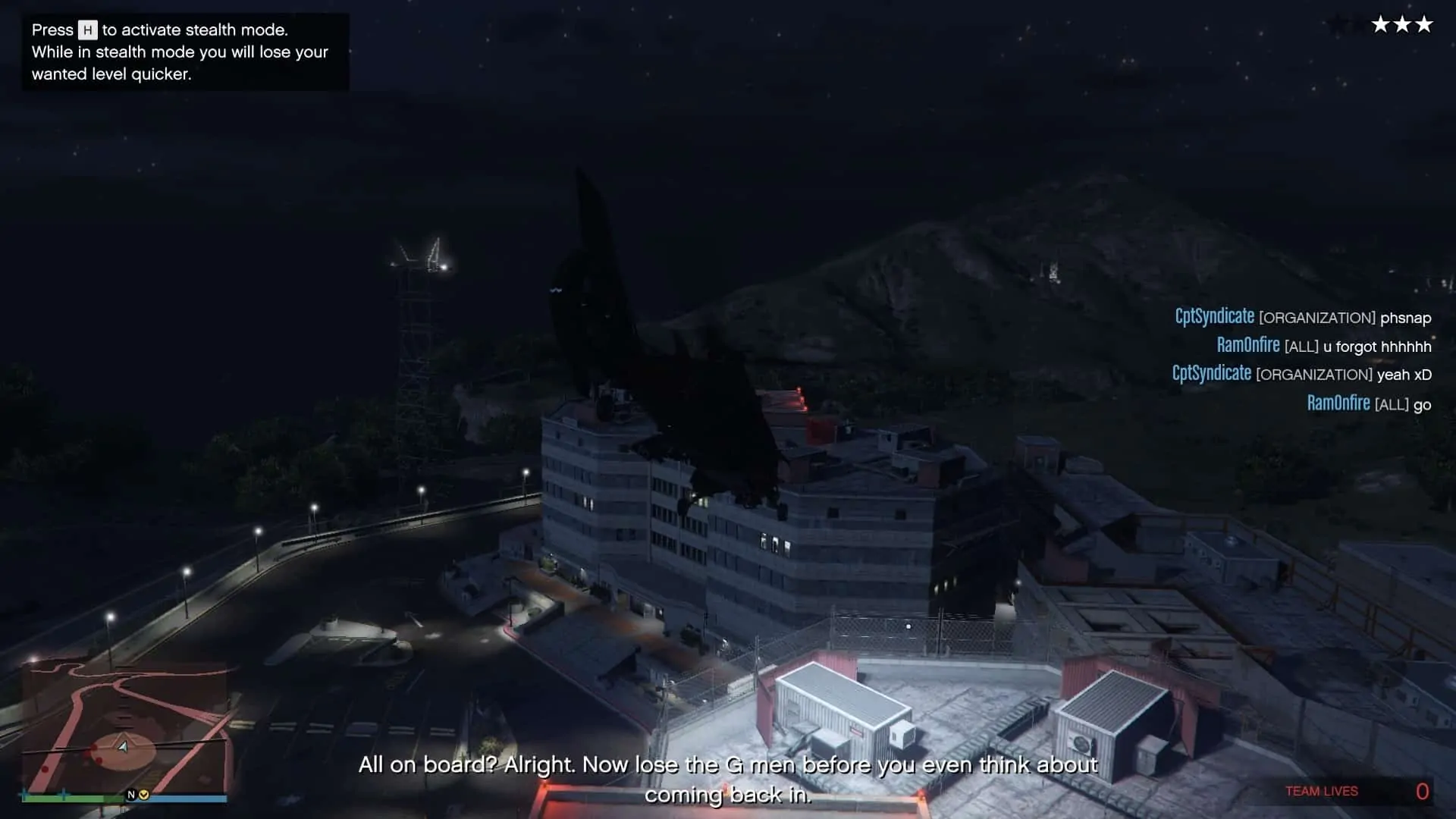This screenshot has width=1456, height=819.
Task: Click the north indicator on the minimap
Action: (131, 794)
